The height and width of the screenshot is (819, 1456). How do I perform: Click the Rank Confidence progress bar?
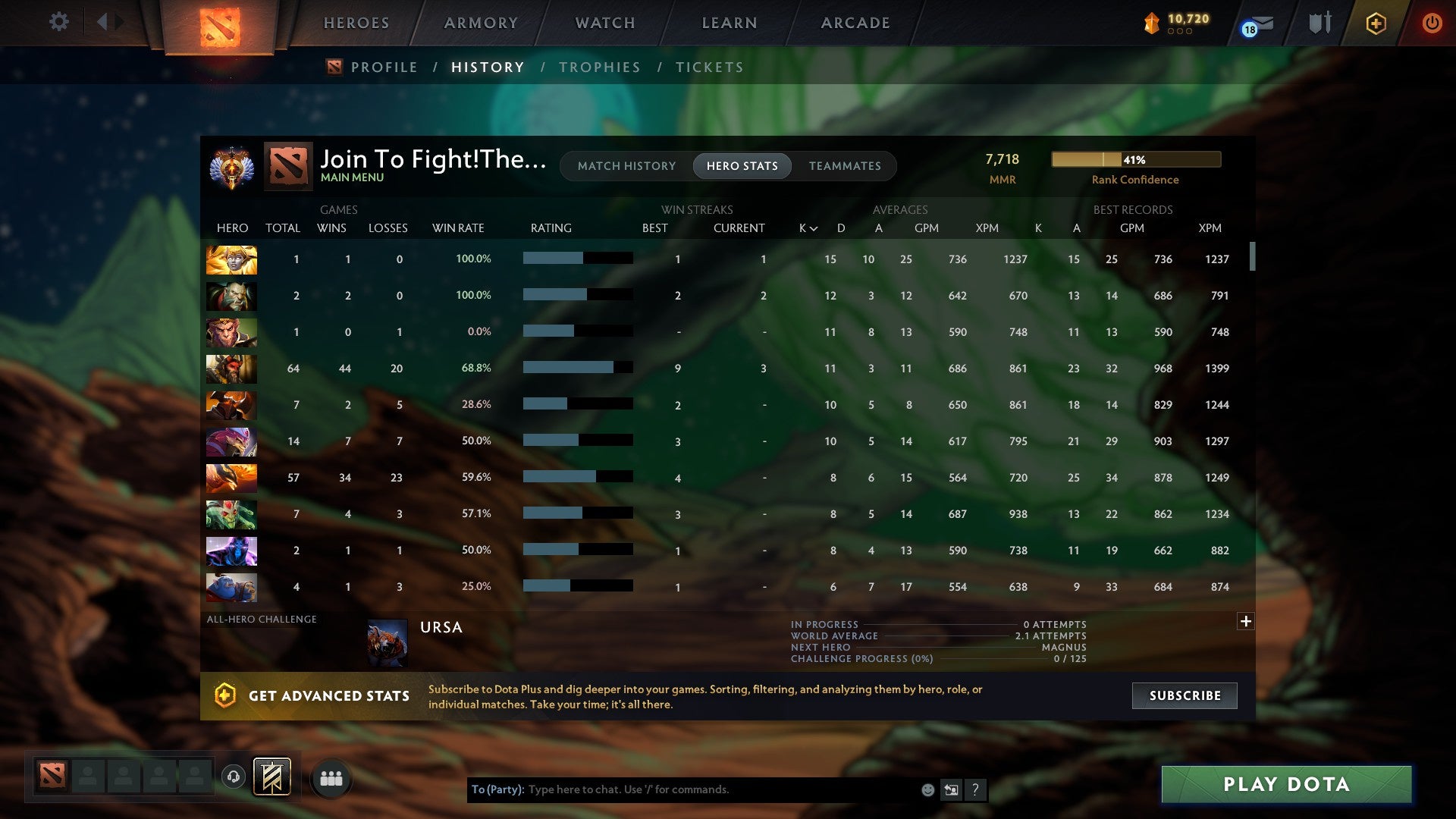point(1135,159)
